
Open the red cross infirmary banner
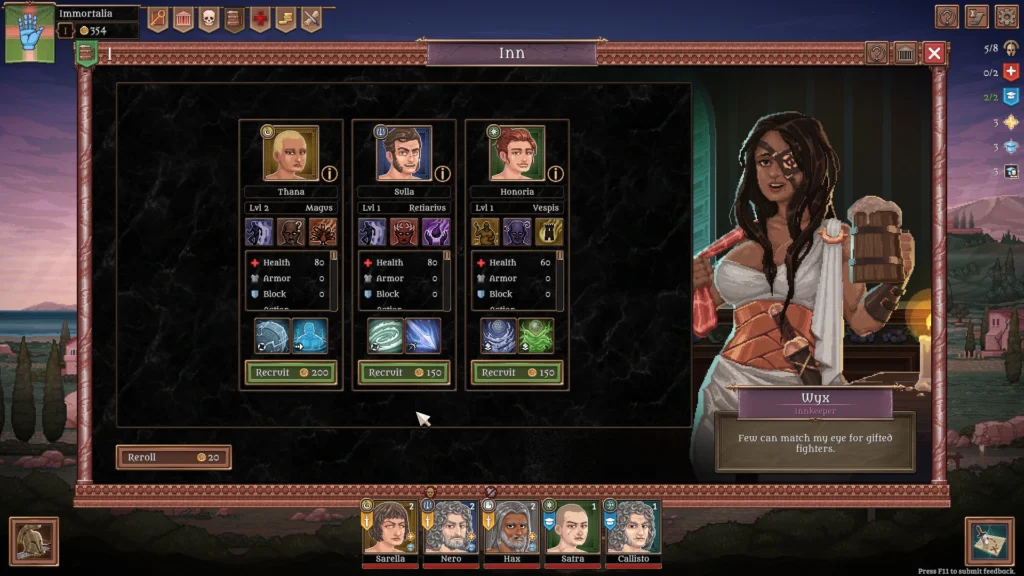[260, 18]
